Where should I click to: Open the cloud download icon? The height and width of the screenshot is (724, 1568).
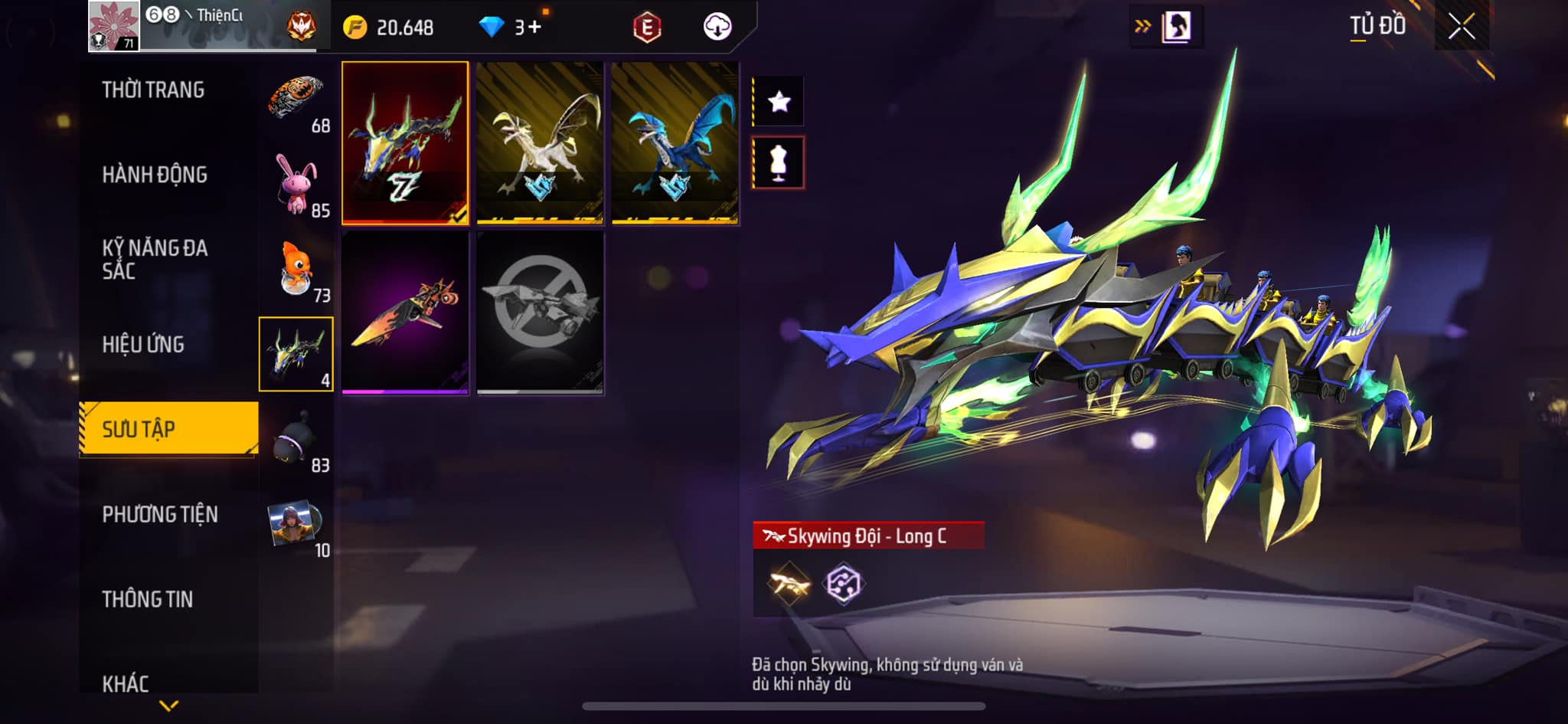pyautogui.click(x=717, y=28)
